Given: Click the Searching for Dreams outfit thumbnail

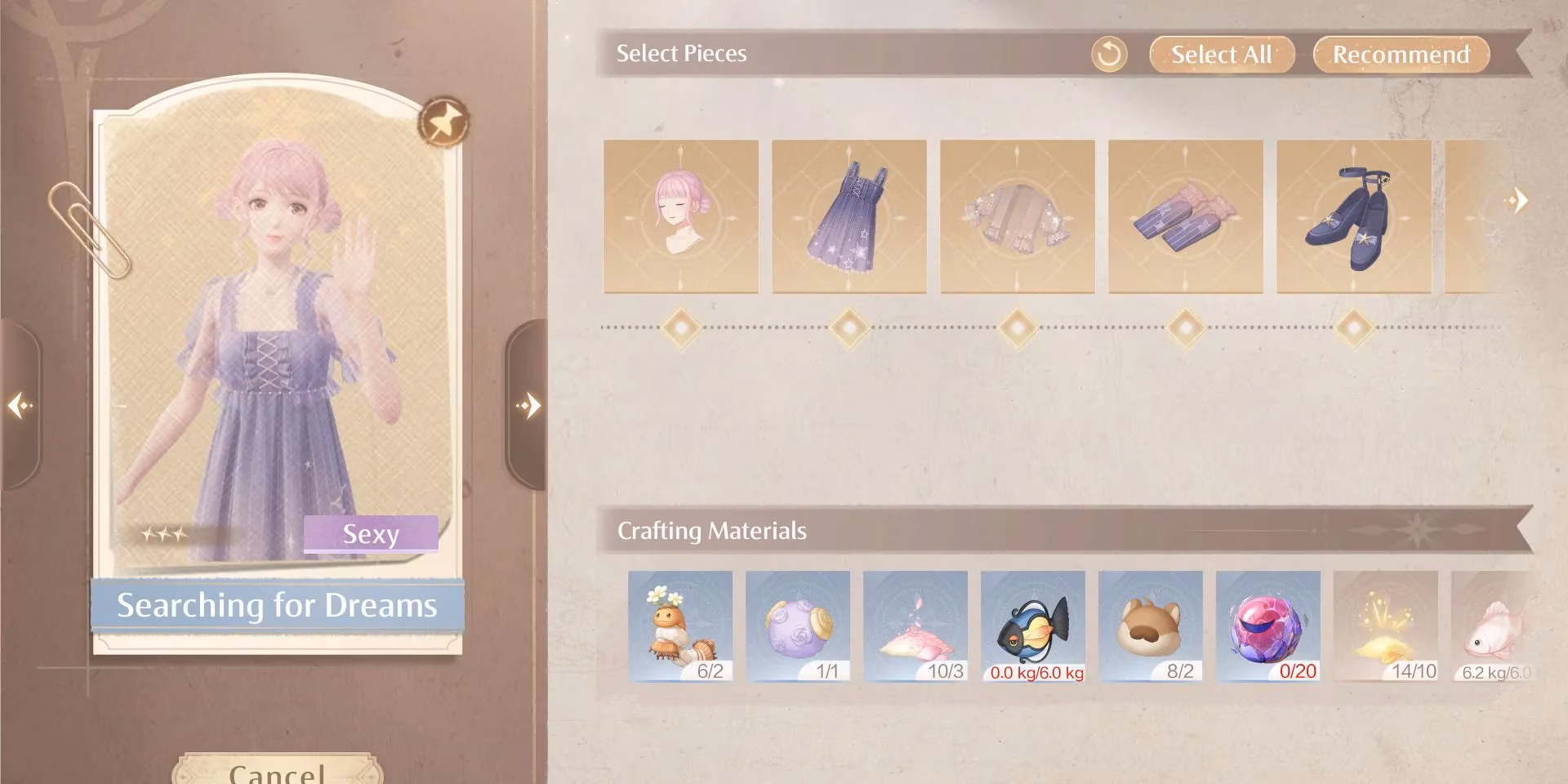Looking at the screenshot, I should tap(278, 327).
